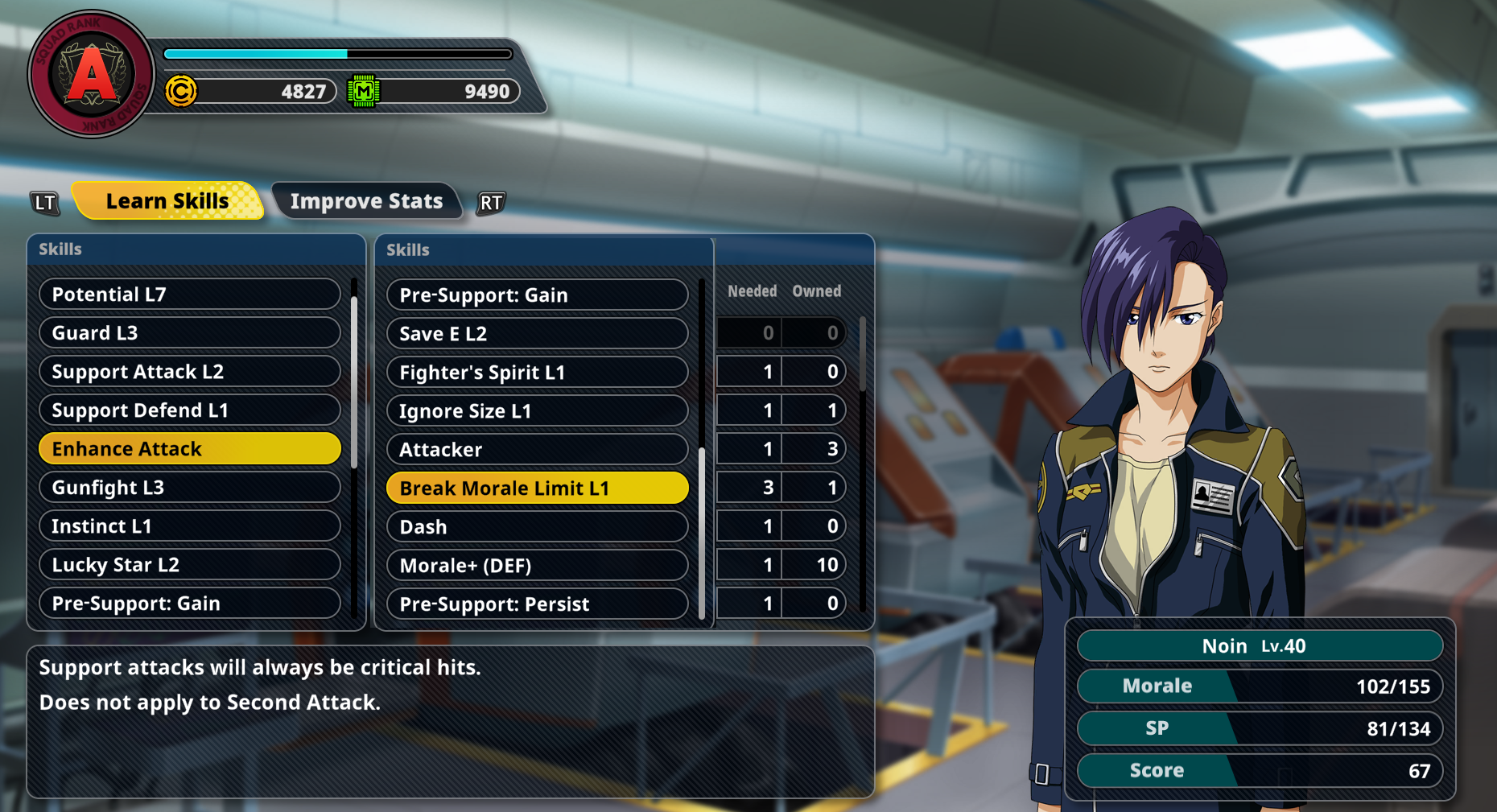Select the Dash skill
Screen dimensions: 1497x812
point(537,527)
